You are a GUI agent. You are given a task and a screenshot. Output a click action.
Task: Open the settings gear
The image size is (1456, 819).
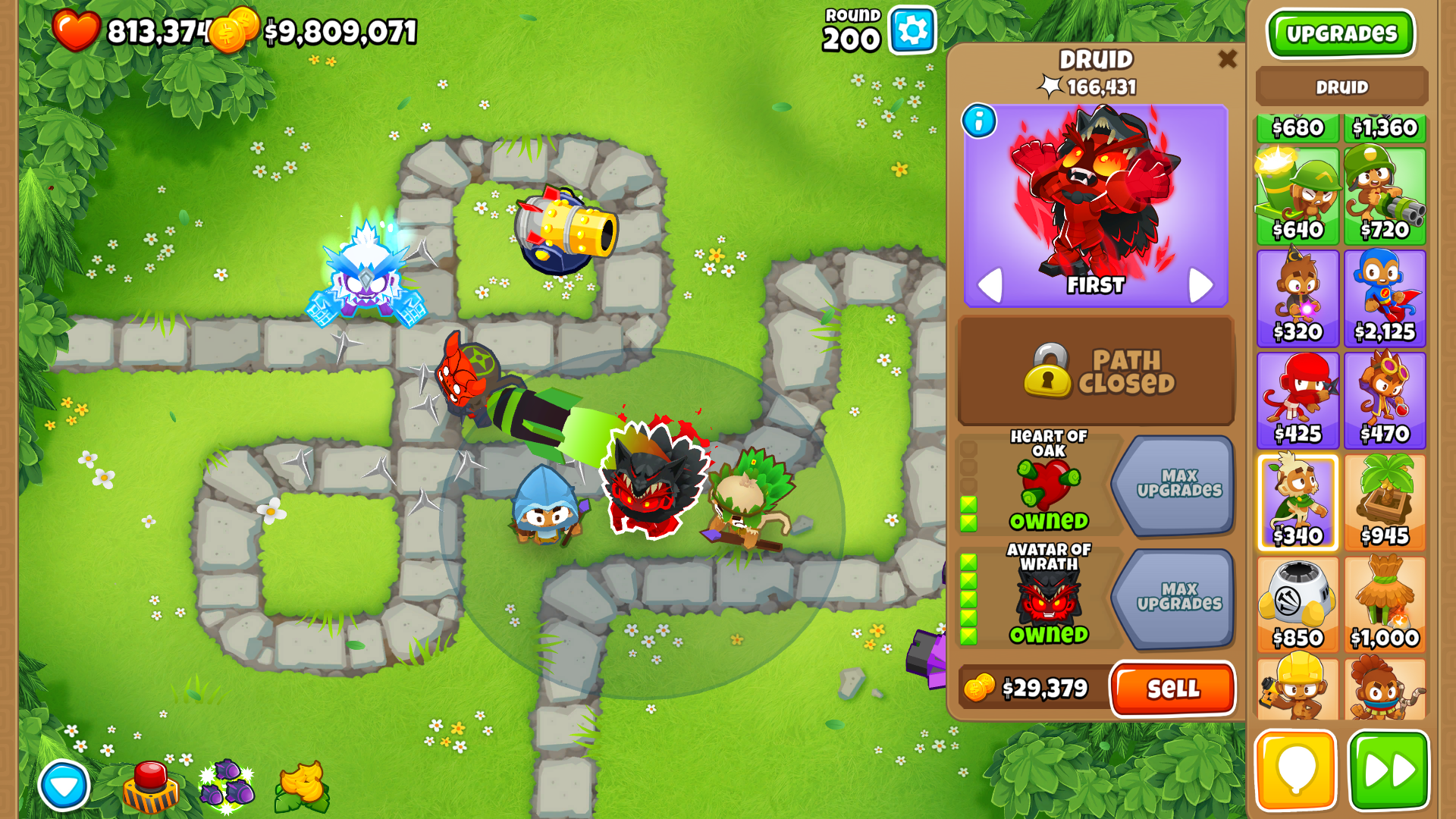pyautogui.click(x=912, y=31)
